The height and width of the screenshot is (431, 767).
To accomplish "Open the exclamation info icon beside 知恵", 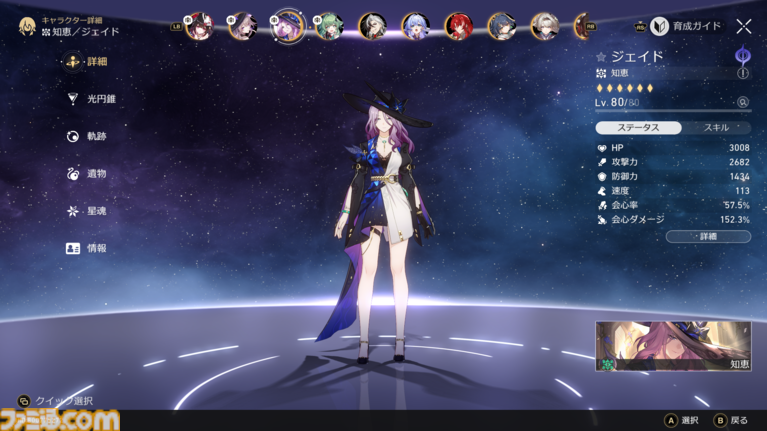I will (743, 73).
